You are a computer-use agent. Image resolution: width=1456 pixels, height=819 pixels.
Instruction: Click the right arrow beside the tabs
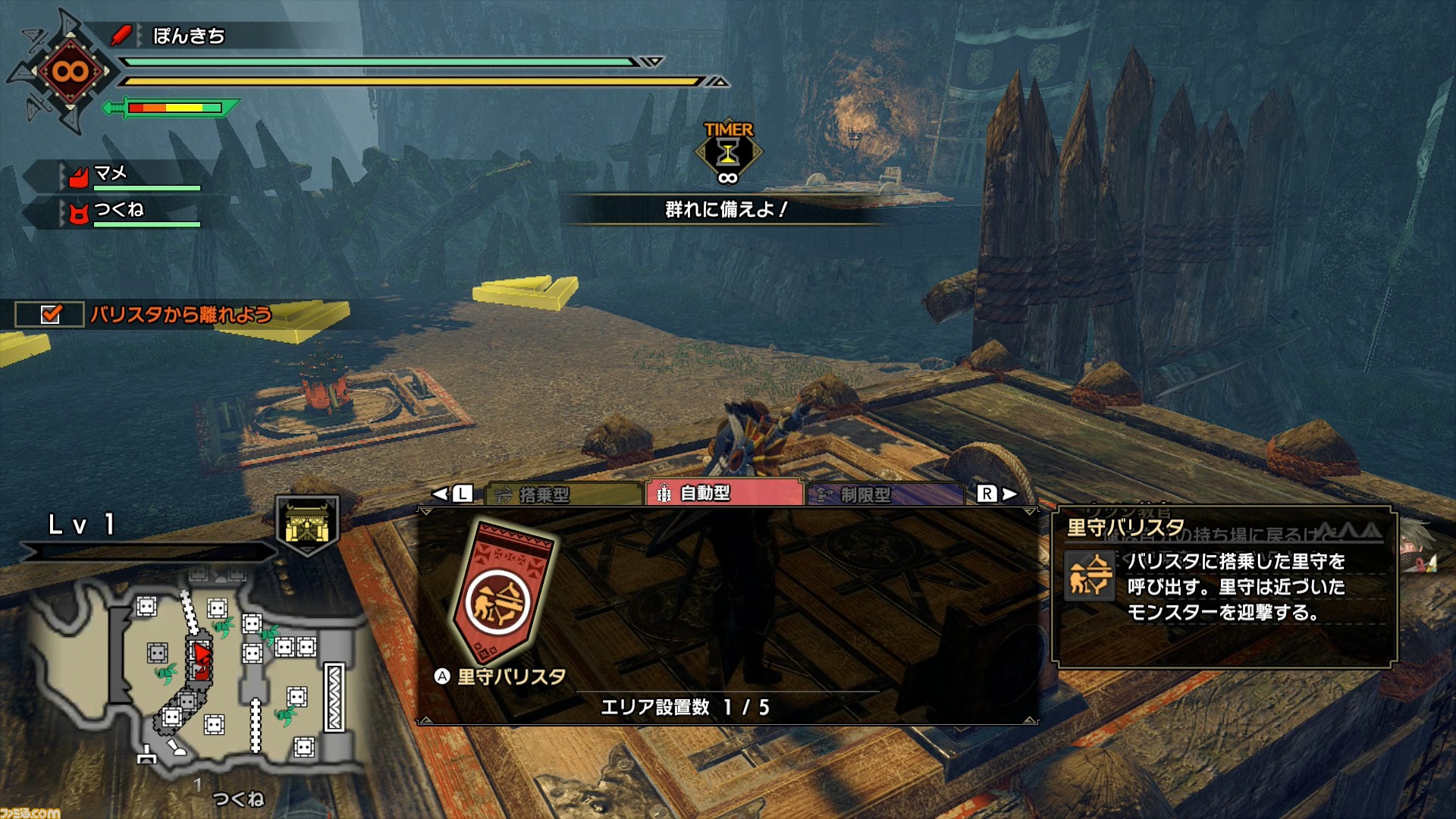pos(1009,494)
